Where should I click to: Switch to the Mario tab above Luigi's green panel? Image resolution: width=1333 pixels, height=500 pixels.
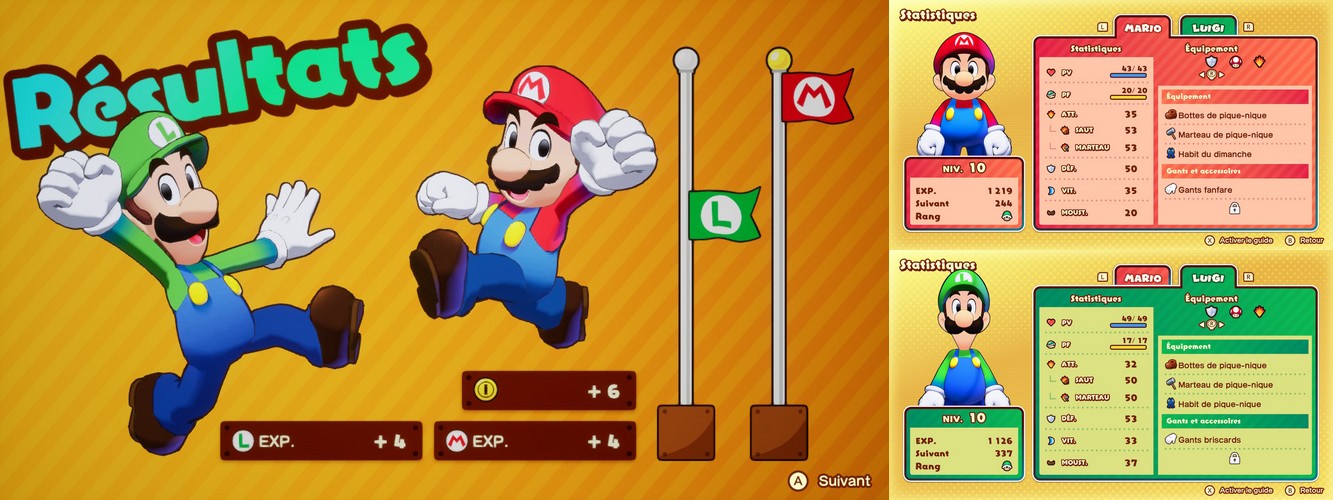[1142, 277]
